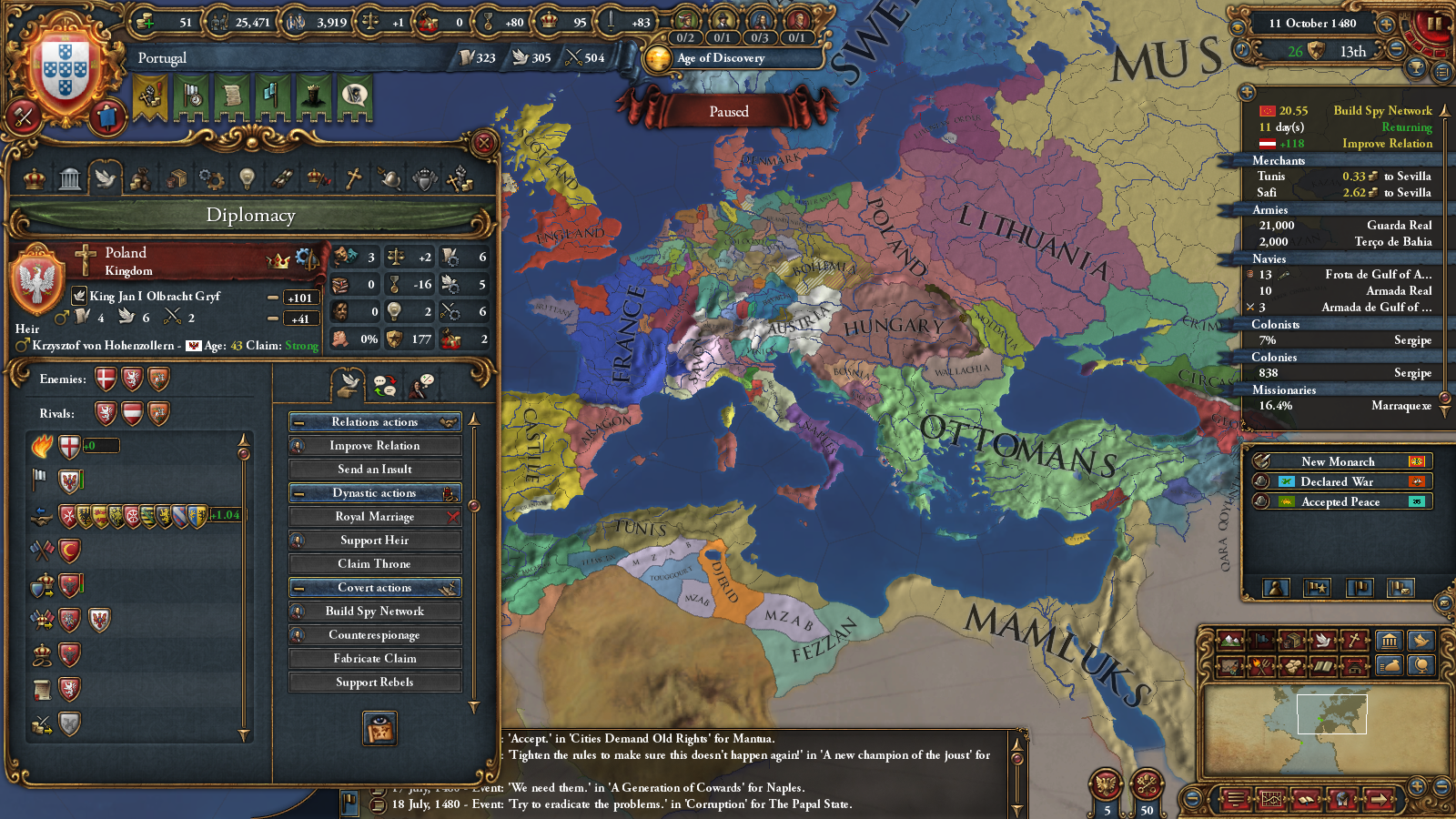Click the Paused banner to resume the game
Viewport: 1456px width, 819px height.
pos(728,111)
